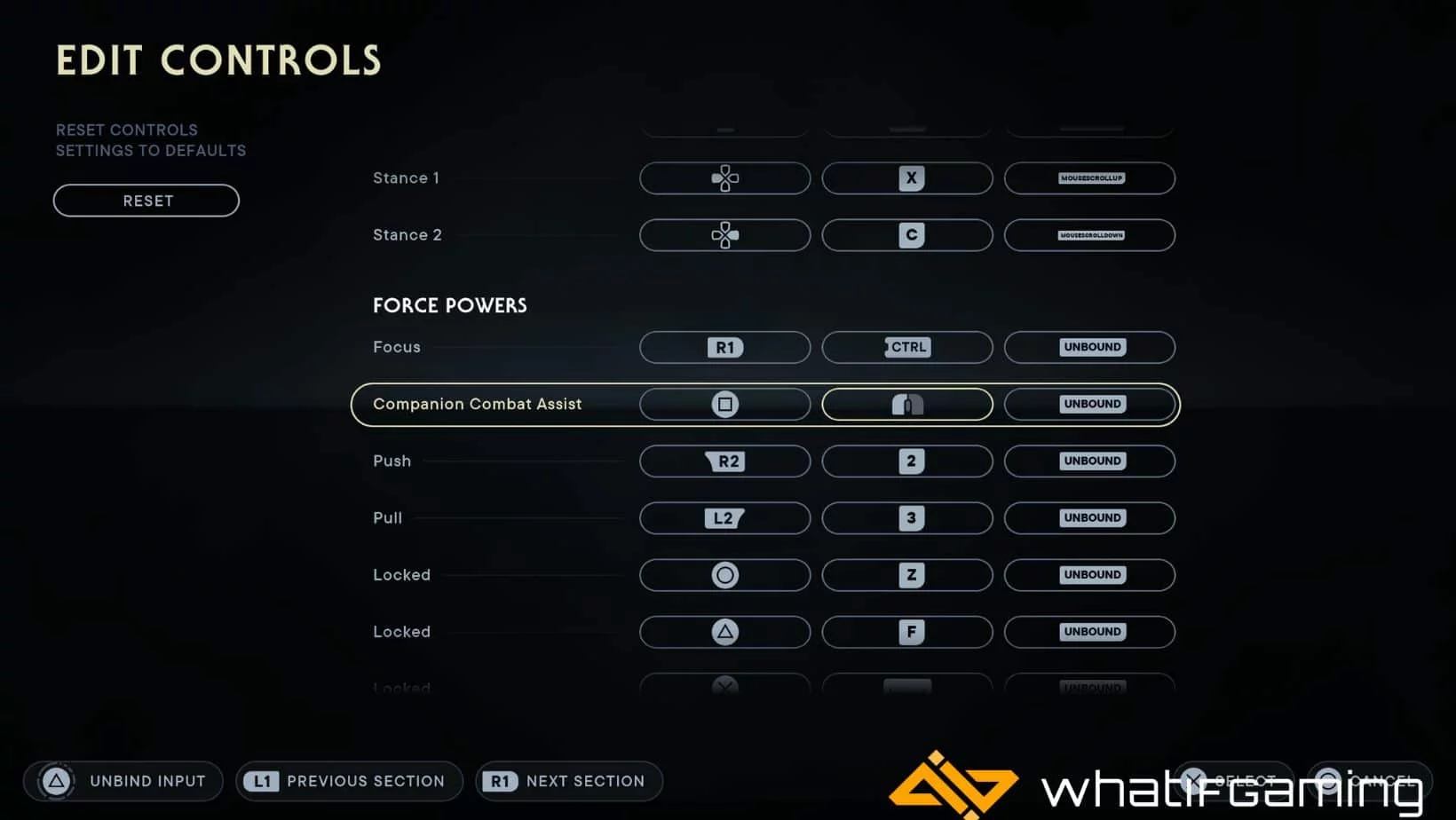The width and height of the screenshot is (1456, 820).
Task: Select Stance 1 keyboard binding X
Action: (x=906, y=178)
